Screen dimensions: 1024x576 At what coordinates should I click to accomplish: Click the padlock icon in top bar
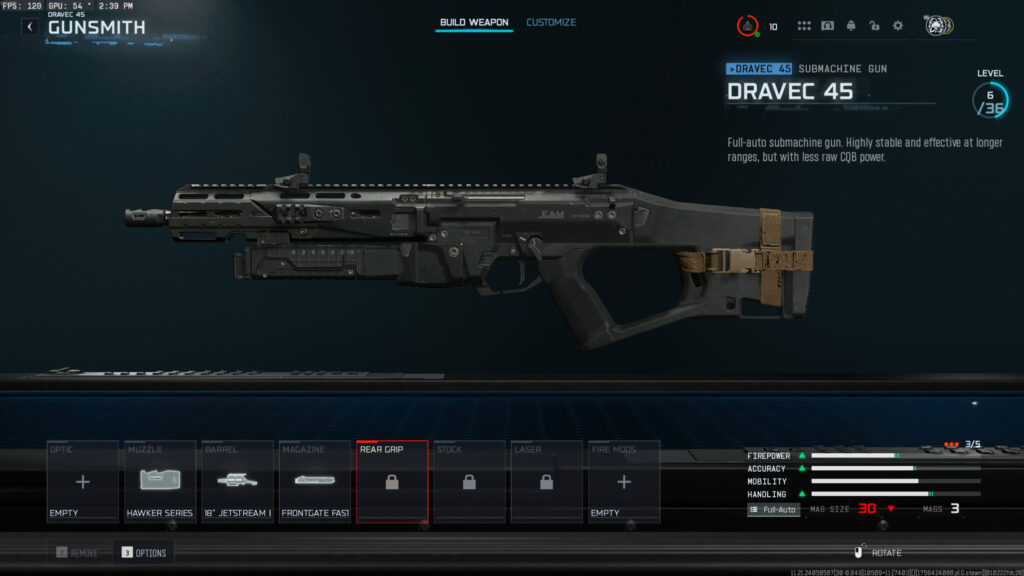tap(874, 26)
